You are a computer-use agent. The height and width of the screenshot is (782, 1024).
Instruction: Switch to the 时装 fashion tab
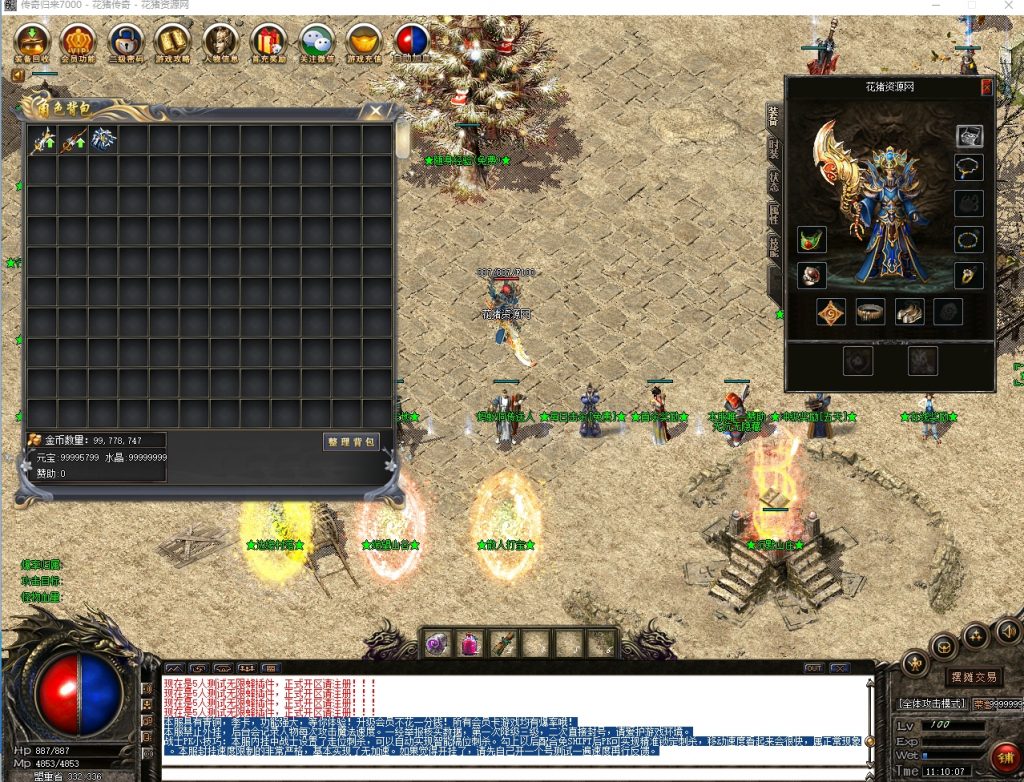[774, 149]
